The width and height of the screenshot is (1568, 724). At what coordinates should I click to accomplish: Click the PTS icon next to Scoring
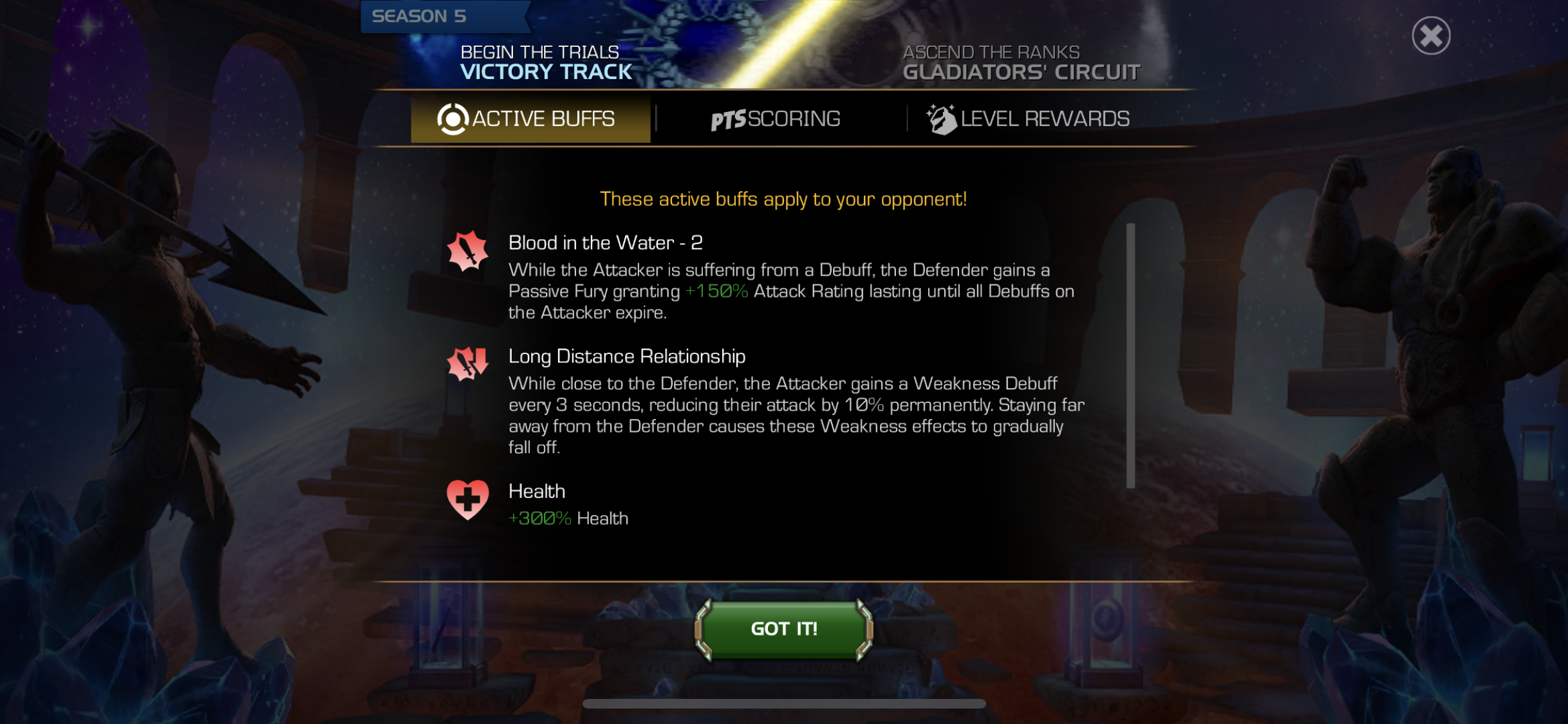coord(727,118)
